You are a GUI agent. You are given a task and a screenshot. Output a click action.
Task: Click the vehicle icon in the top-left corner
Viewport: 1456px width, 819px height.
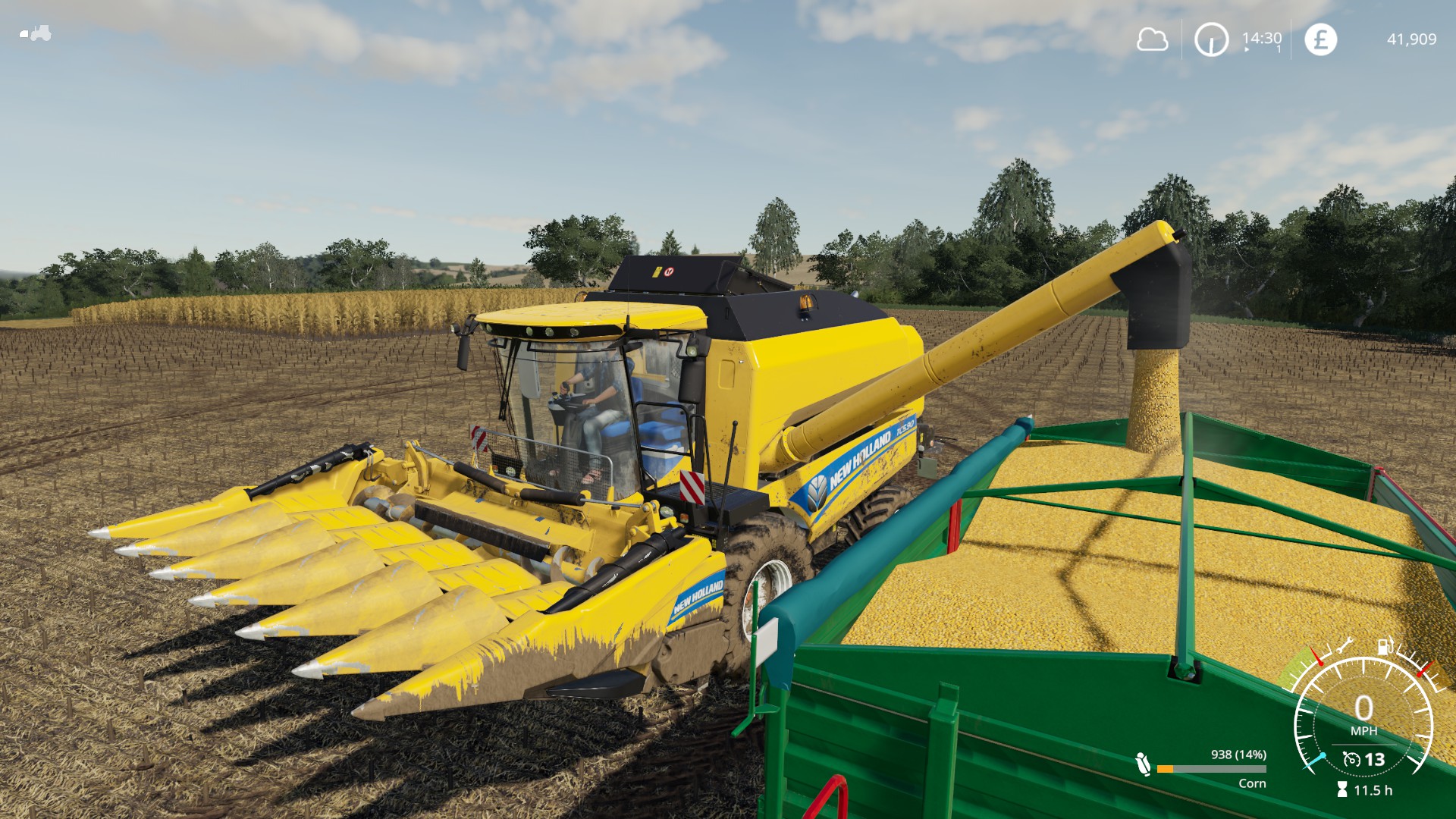pyautogui.click(x=36, y=33)
